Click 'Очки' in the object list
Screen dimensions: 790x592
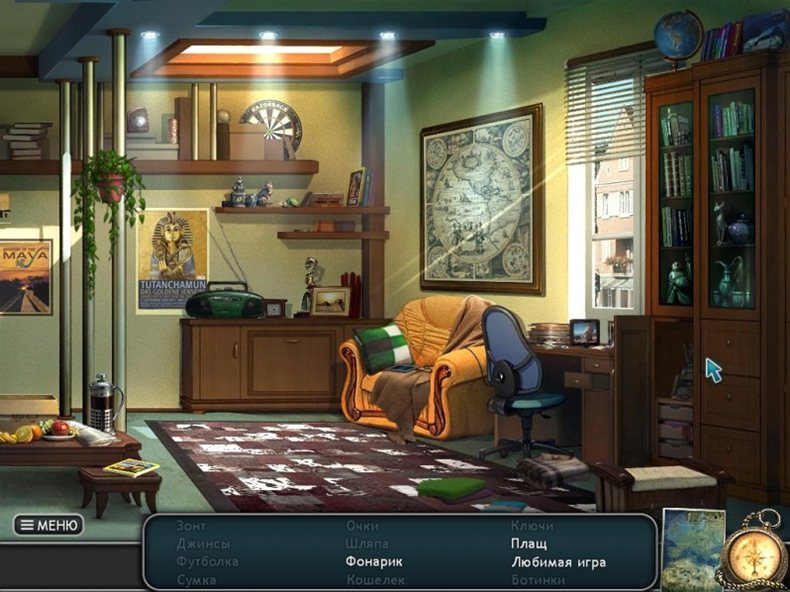click(363, 526)
